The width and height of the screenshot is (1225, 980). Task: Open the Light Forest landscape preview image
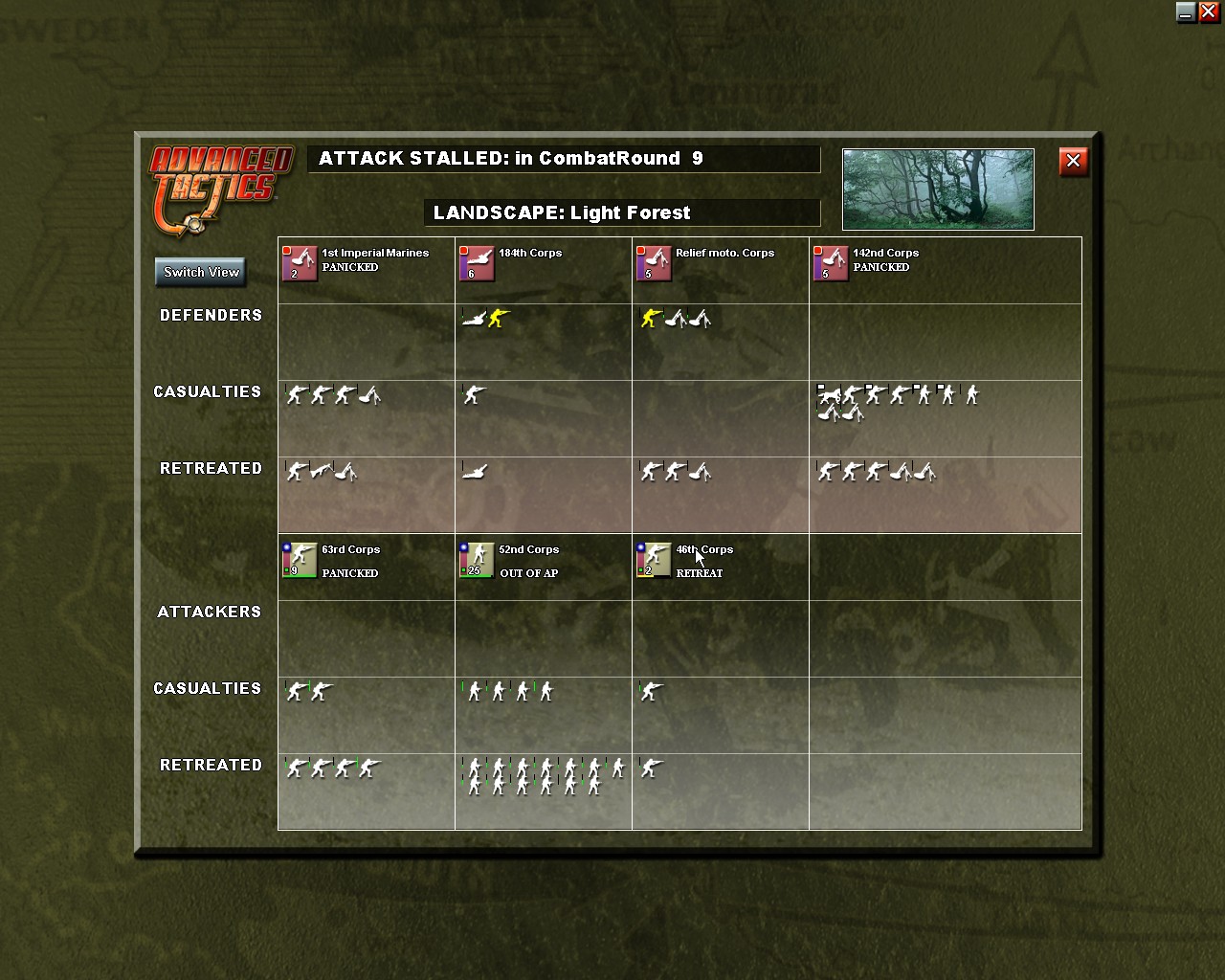tap(937, 189)
